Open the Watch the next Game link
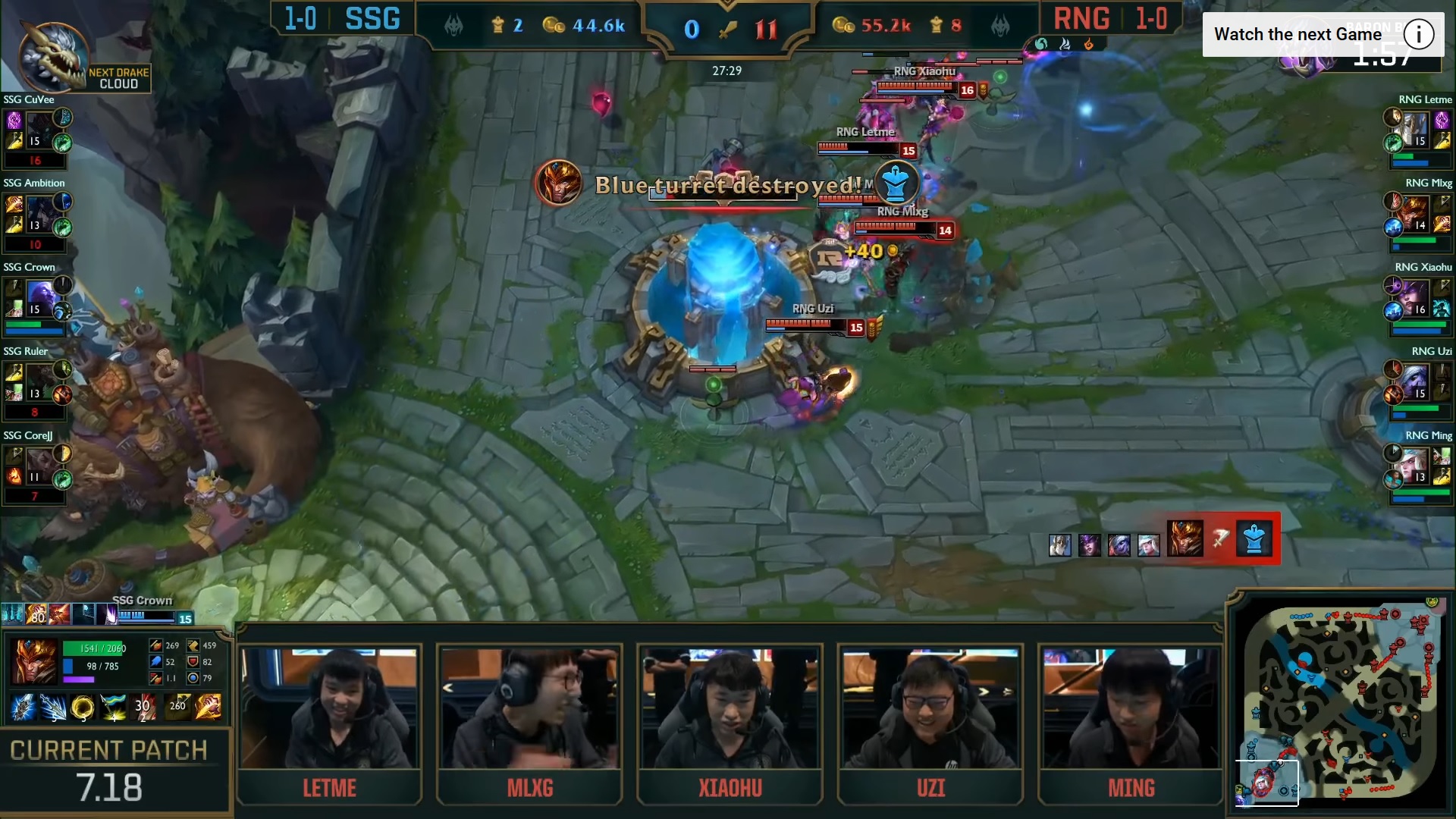Viewport: 1456px width, 819px height. (1297, 33)
